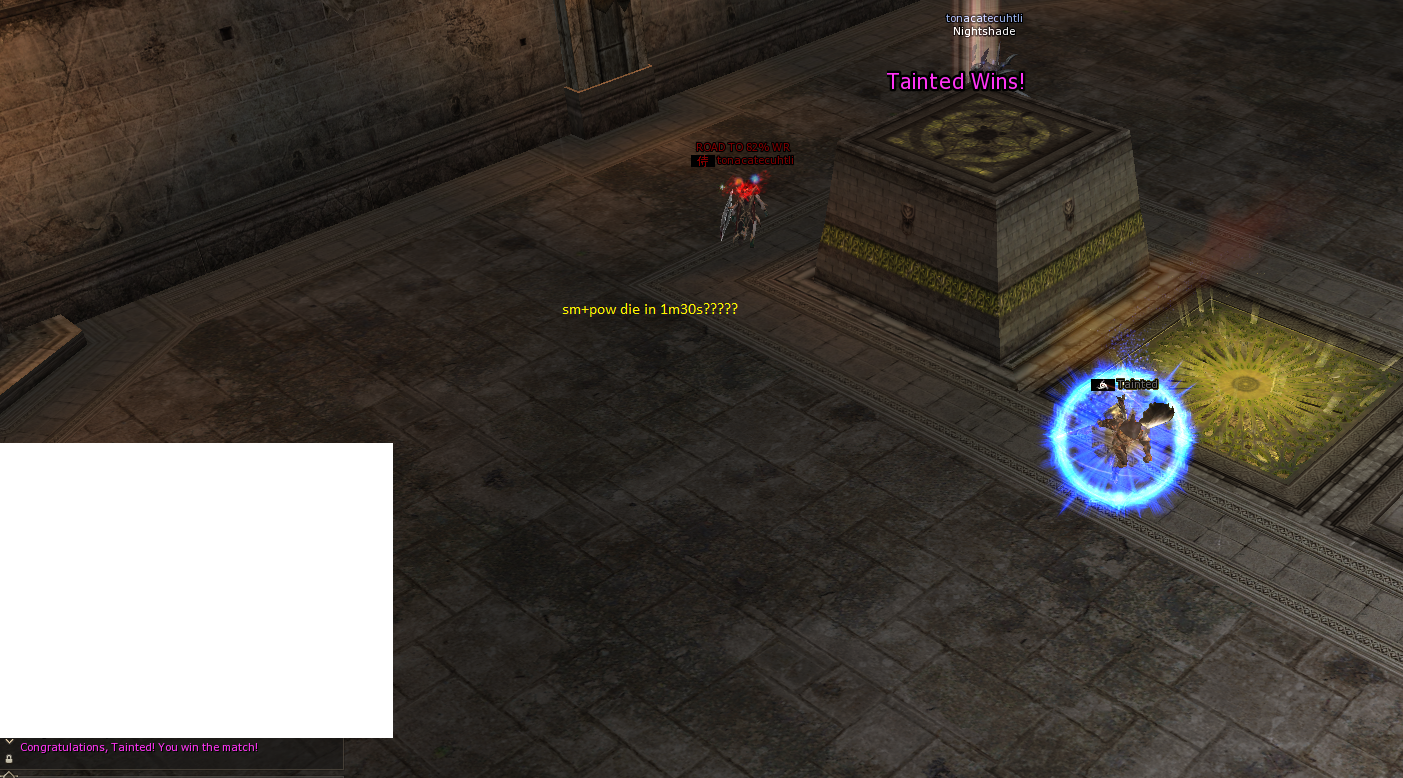This screenshot has width=1403, height=778.
Task: Click the Tainted Wins! announcement text
Action: coord(955,81)
